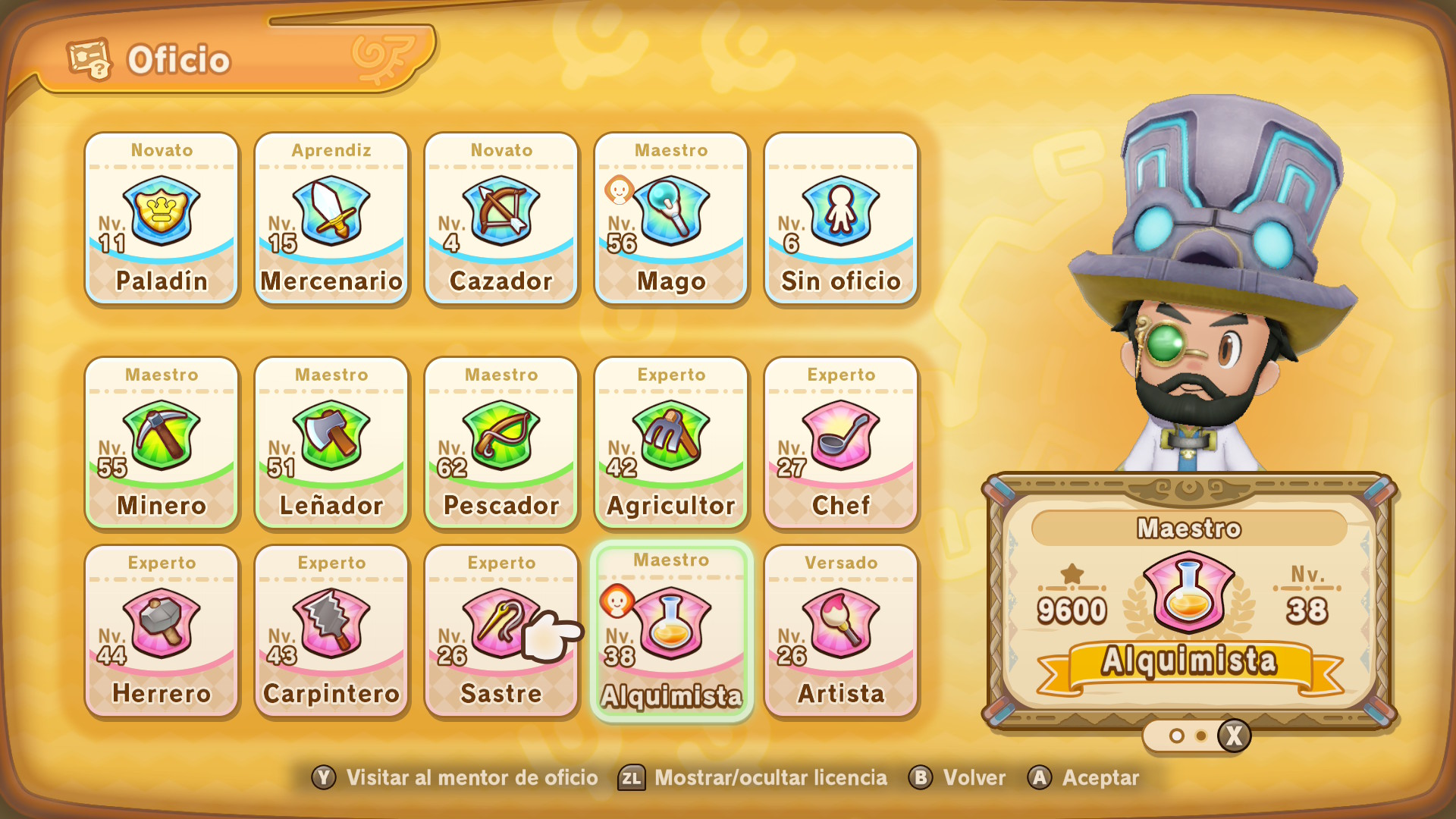Pick the Sastre job tile
The width and height of the screenshot is (1456, 819).
[501, 631]
